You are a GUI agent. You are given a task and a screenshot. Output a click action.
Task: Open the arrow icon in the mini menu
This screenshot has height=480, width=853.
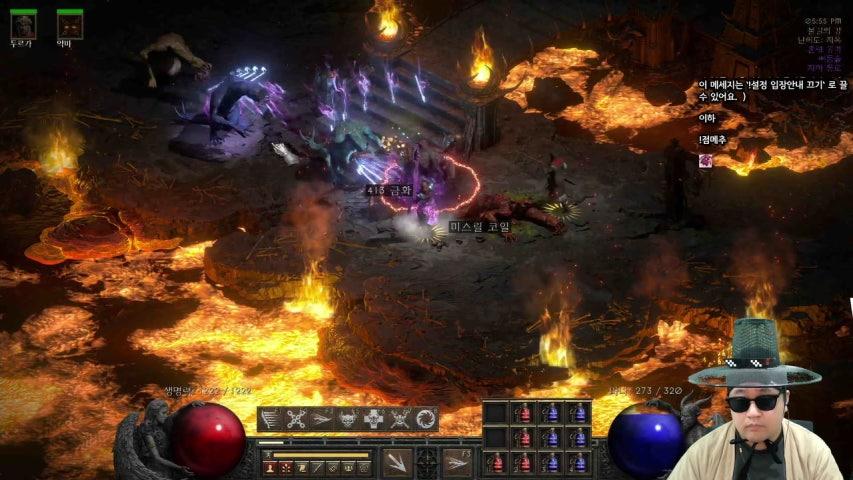click(x=321, y=420)
